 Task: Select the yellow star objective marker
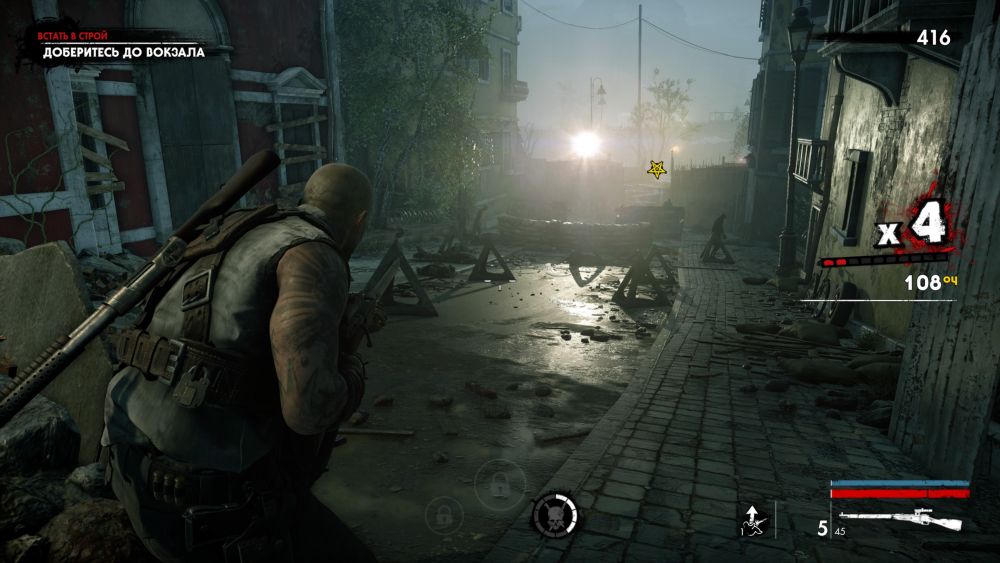(x=657, y=170)
